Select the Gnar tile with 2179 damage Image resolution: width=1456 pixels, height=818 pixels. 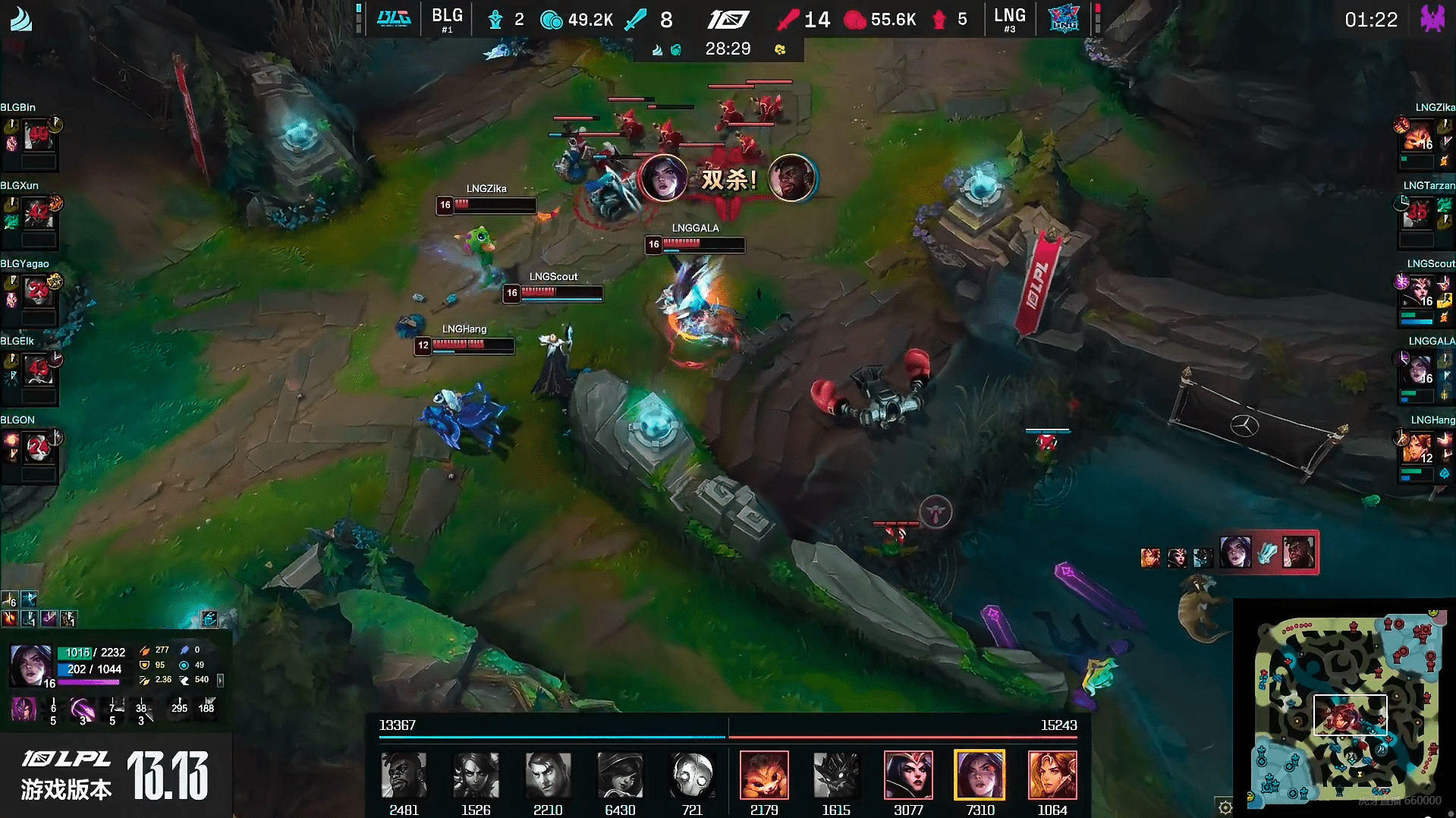764,775
